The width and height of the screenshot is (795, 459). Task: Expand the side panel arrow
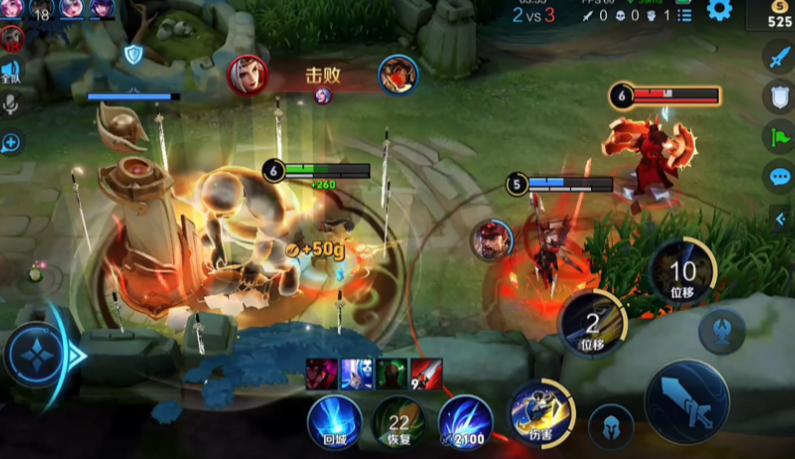781,220
